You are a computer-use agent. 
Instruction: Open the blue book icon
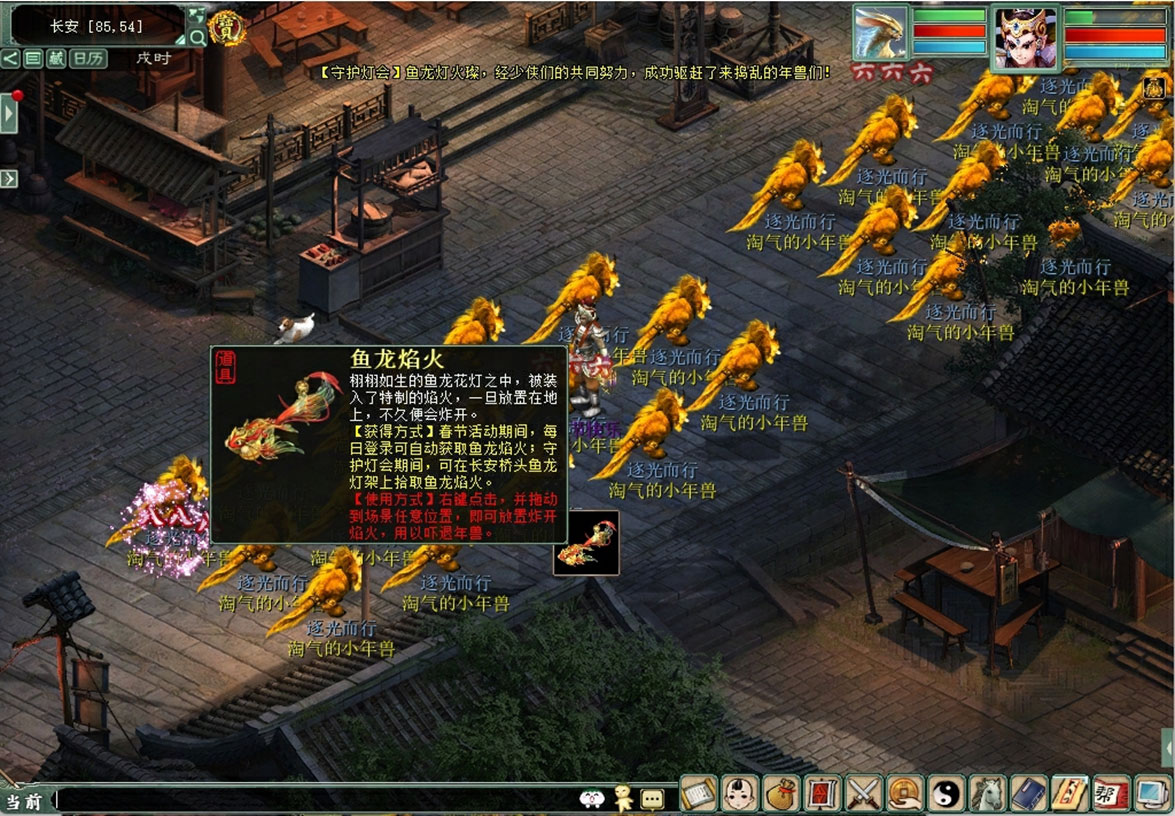click(x=1026, y=793)
